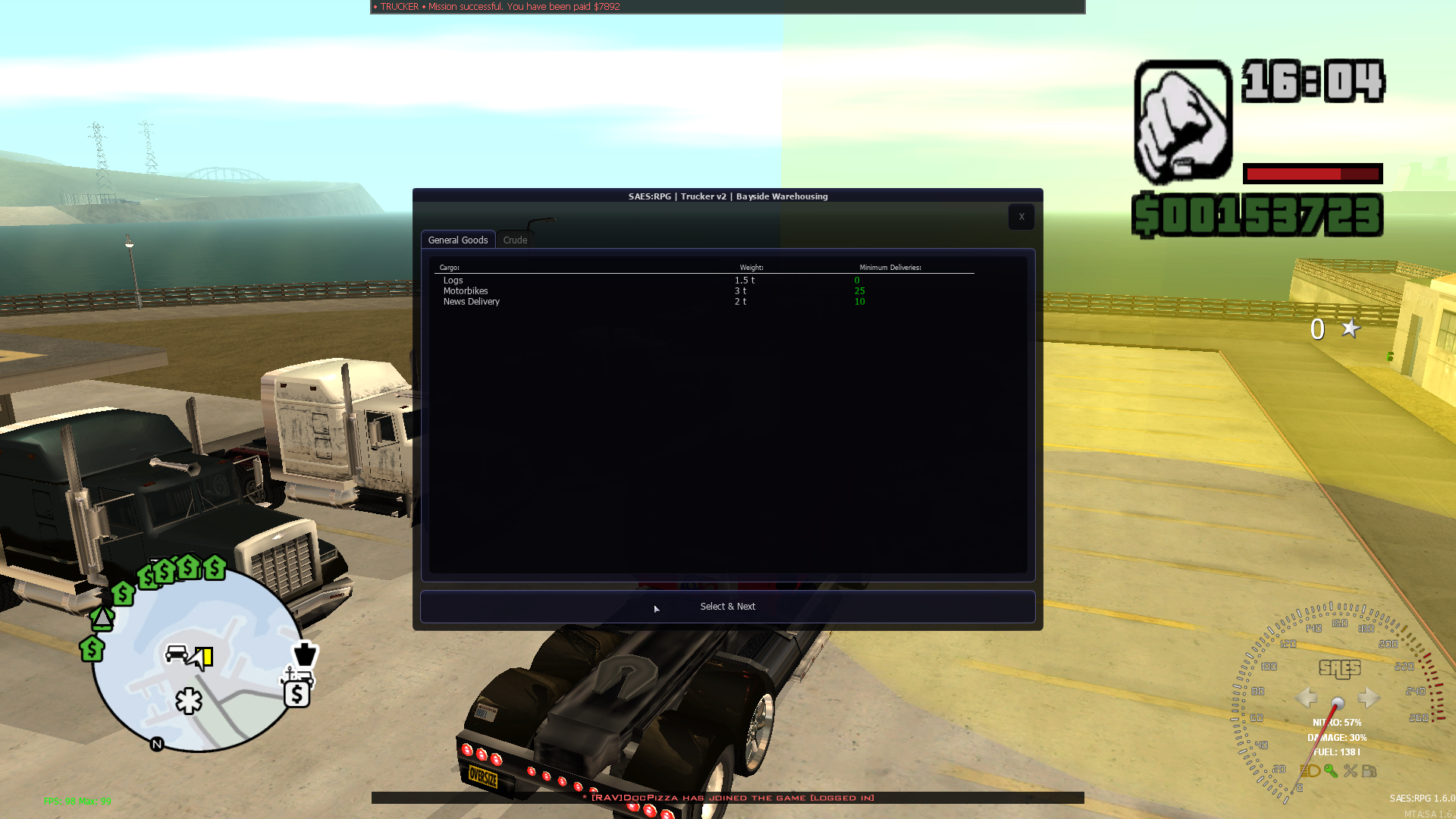Select the News Delivery cargo row

pos(472,301)
